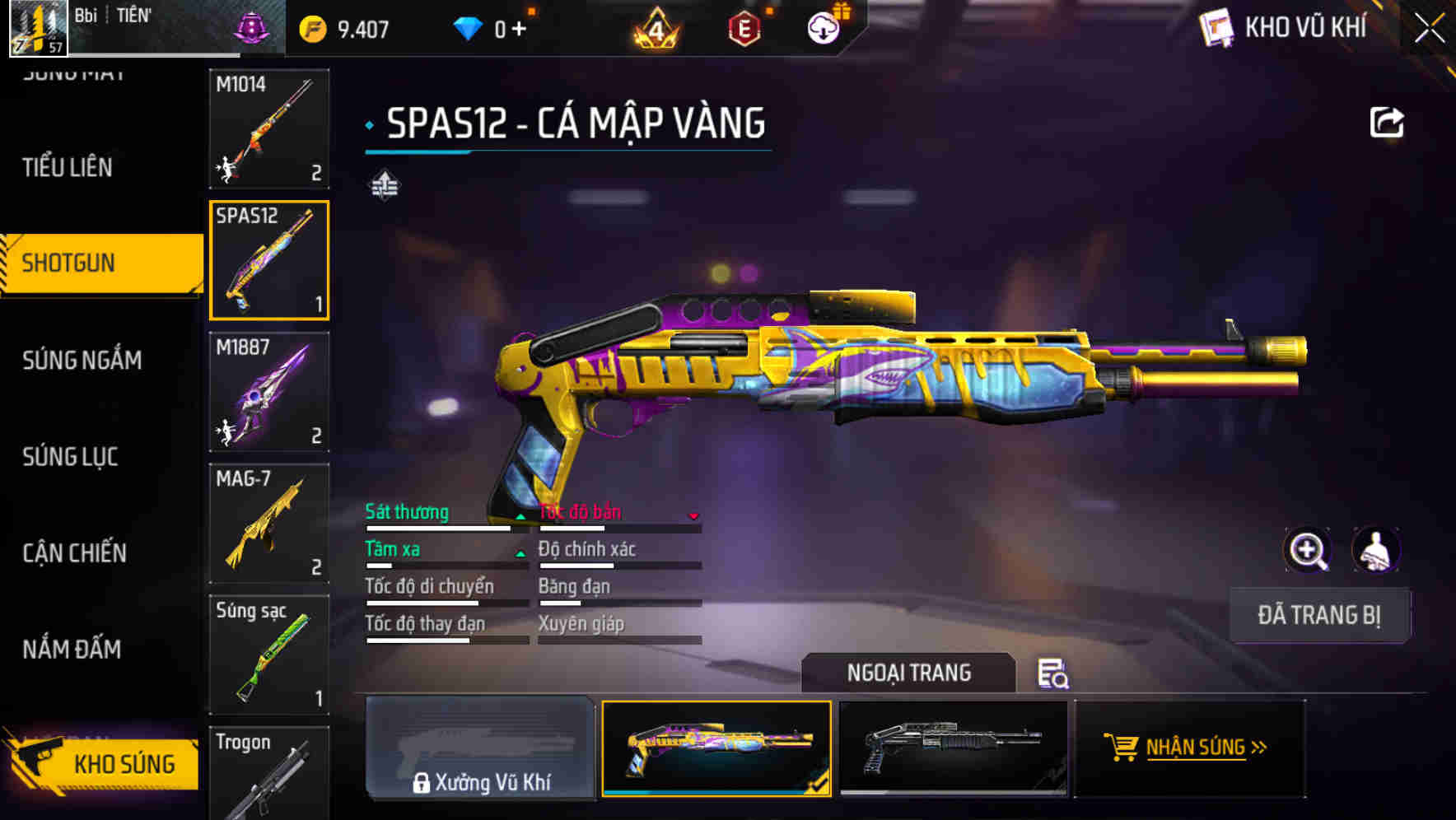Open the magnifier zoom view of the gun
Screen dimensions: 1456x820
[x=1308, y=550]
